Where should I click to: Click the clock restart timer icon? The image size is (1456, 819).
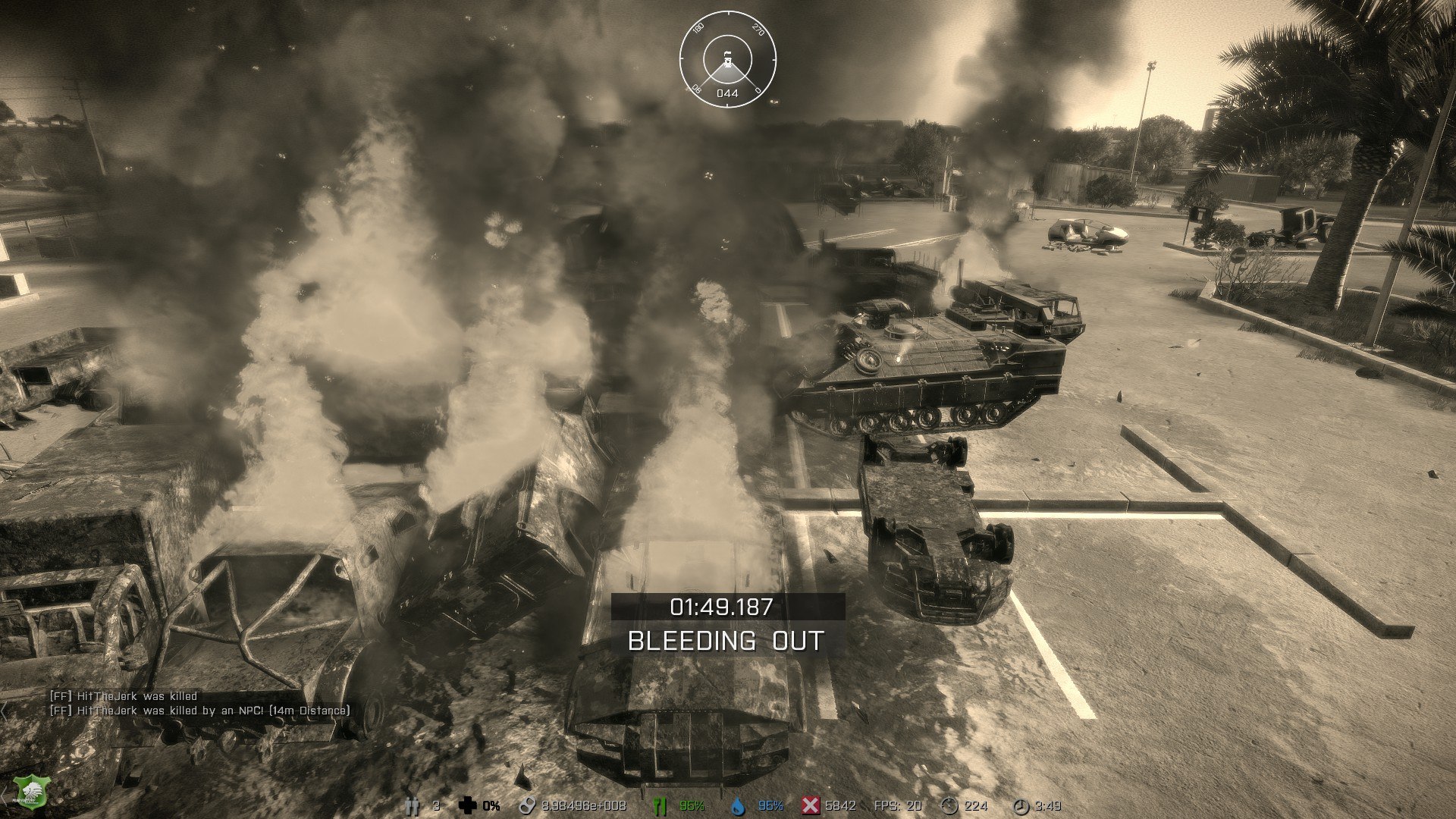1021,805
